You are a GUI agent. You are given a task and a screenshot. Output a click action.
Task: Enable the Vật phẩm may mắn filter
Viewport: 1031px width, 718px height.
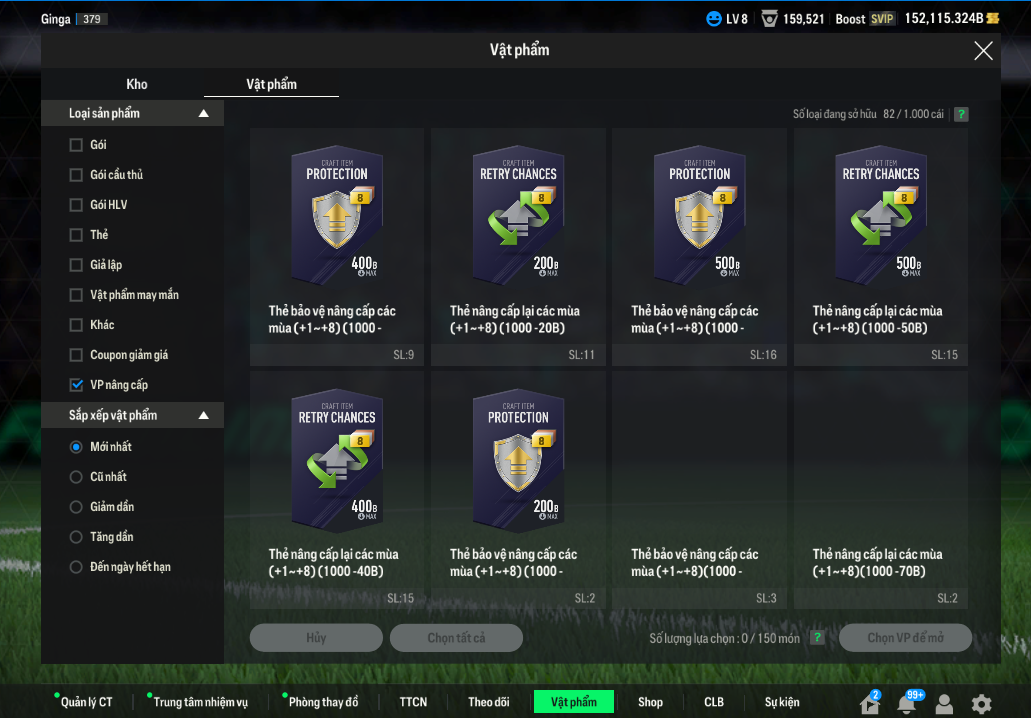tap(76, 295)
